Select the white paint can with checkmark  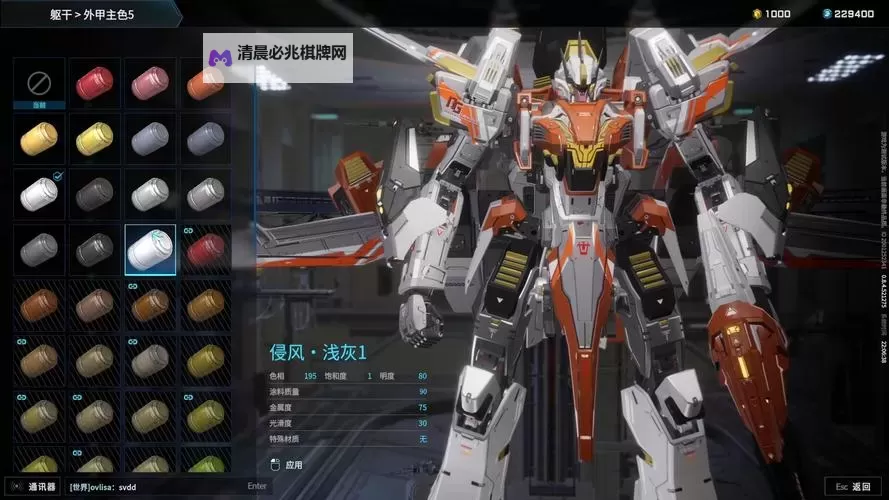[x=39, y=193]
